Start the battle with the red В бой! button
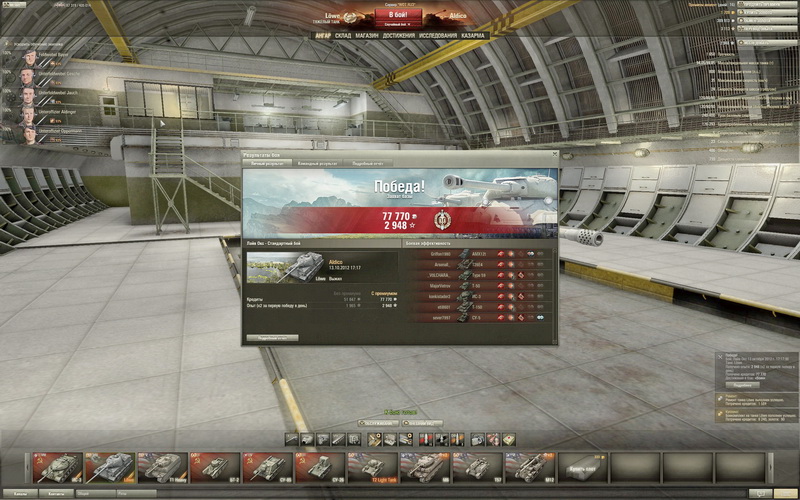This screenshot has height=500, width=800. [x=399, y=13]
